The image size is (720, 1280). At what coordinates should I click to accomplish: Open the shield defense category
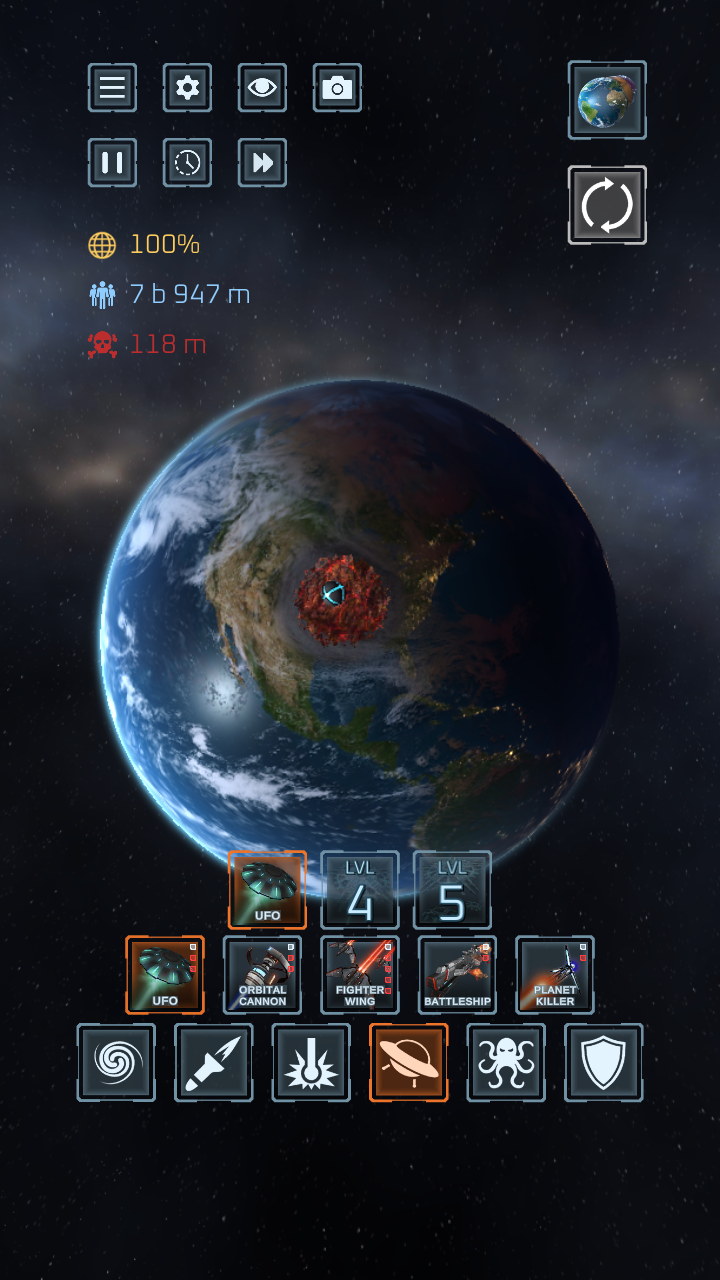(x=603, y=1062)
